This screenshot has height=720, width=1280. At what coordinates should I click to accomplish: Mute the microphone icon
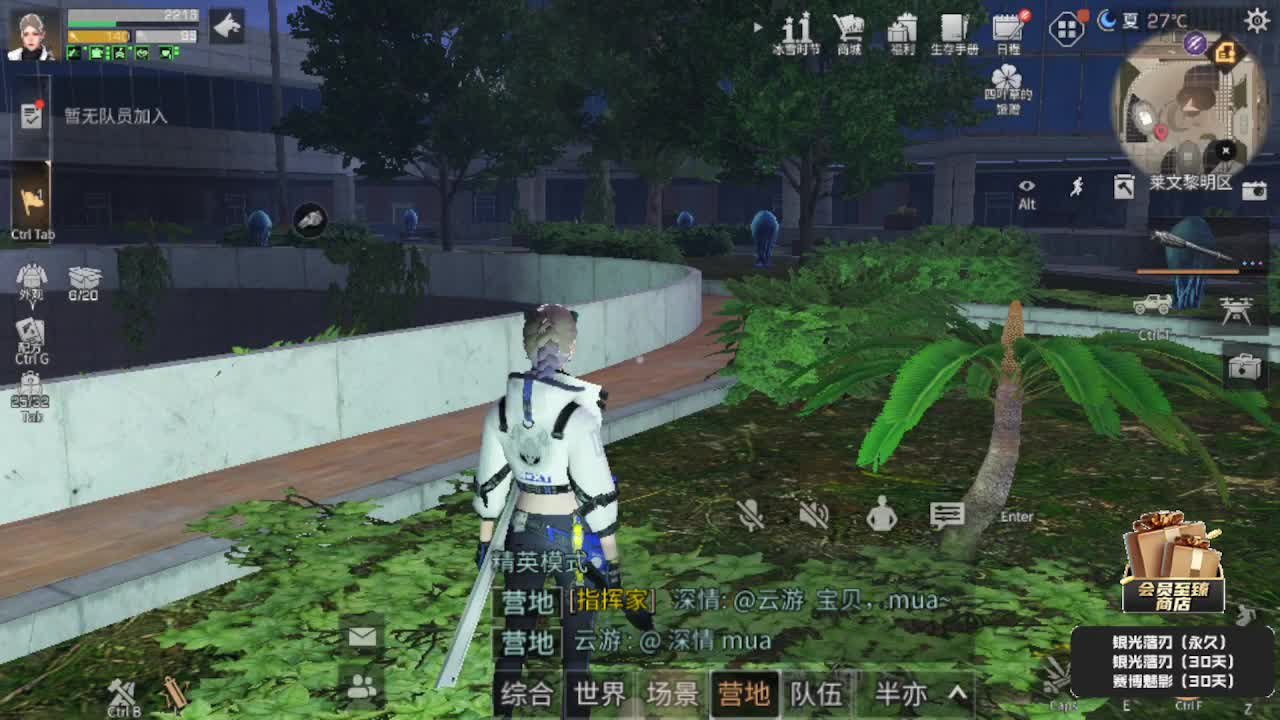tap(750, 517)
